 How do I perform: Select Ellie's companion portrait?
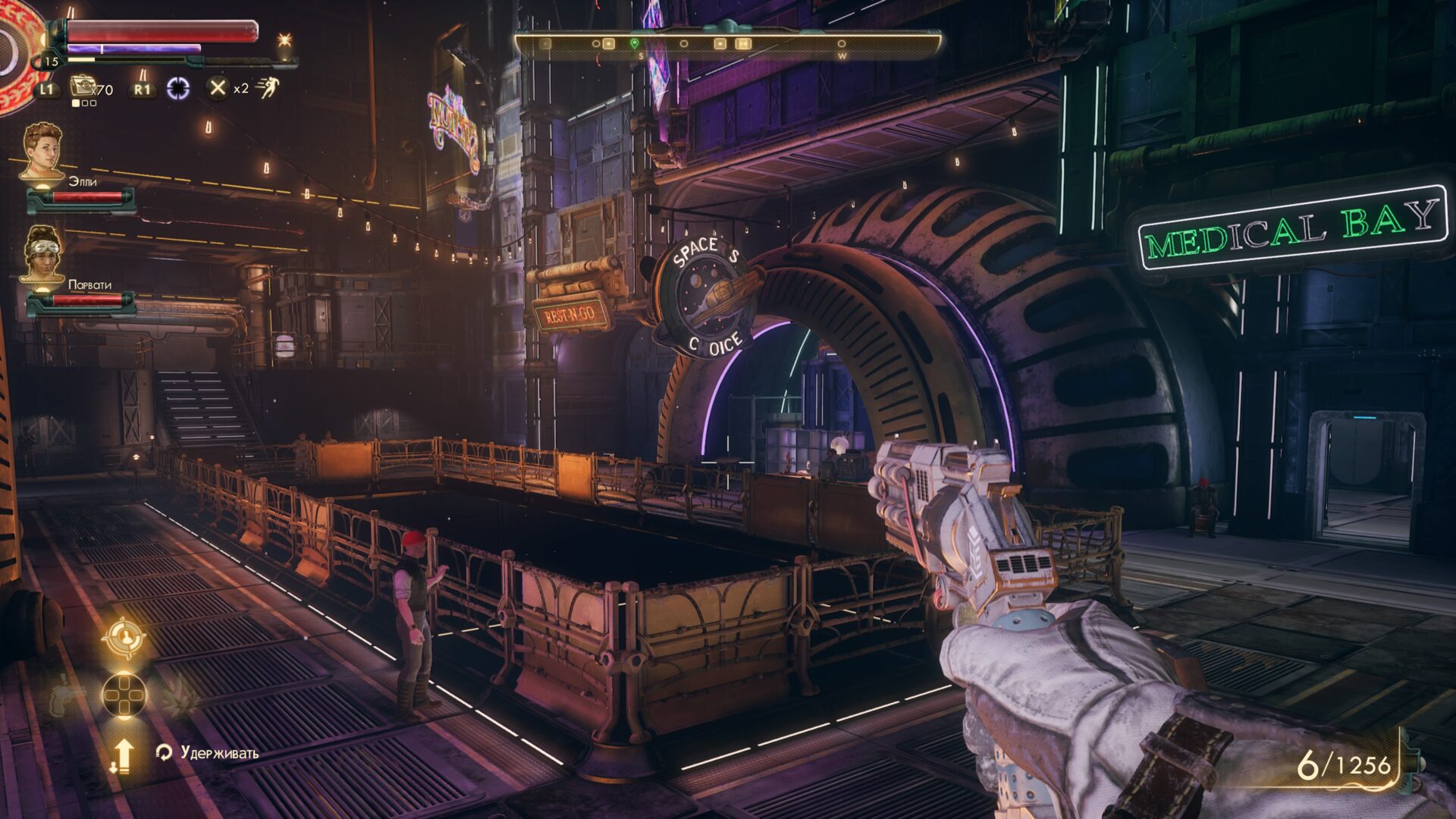42,151
